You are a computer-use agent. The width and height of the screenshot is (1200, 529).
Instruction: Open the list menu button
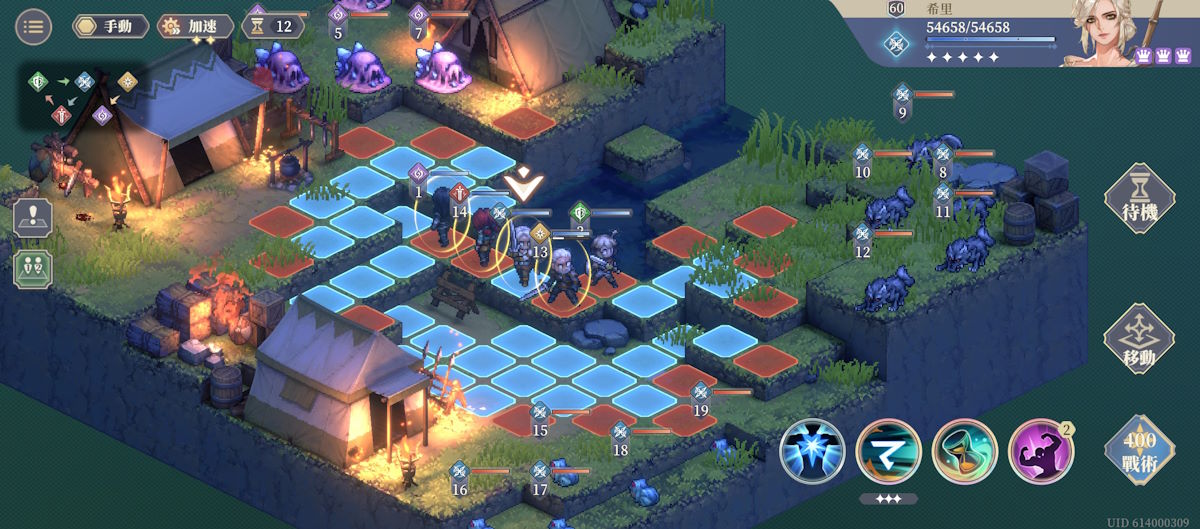point(34,26)
